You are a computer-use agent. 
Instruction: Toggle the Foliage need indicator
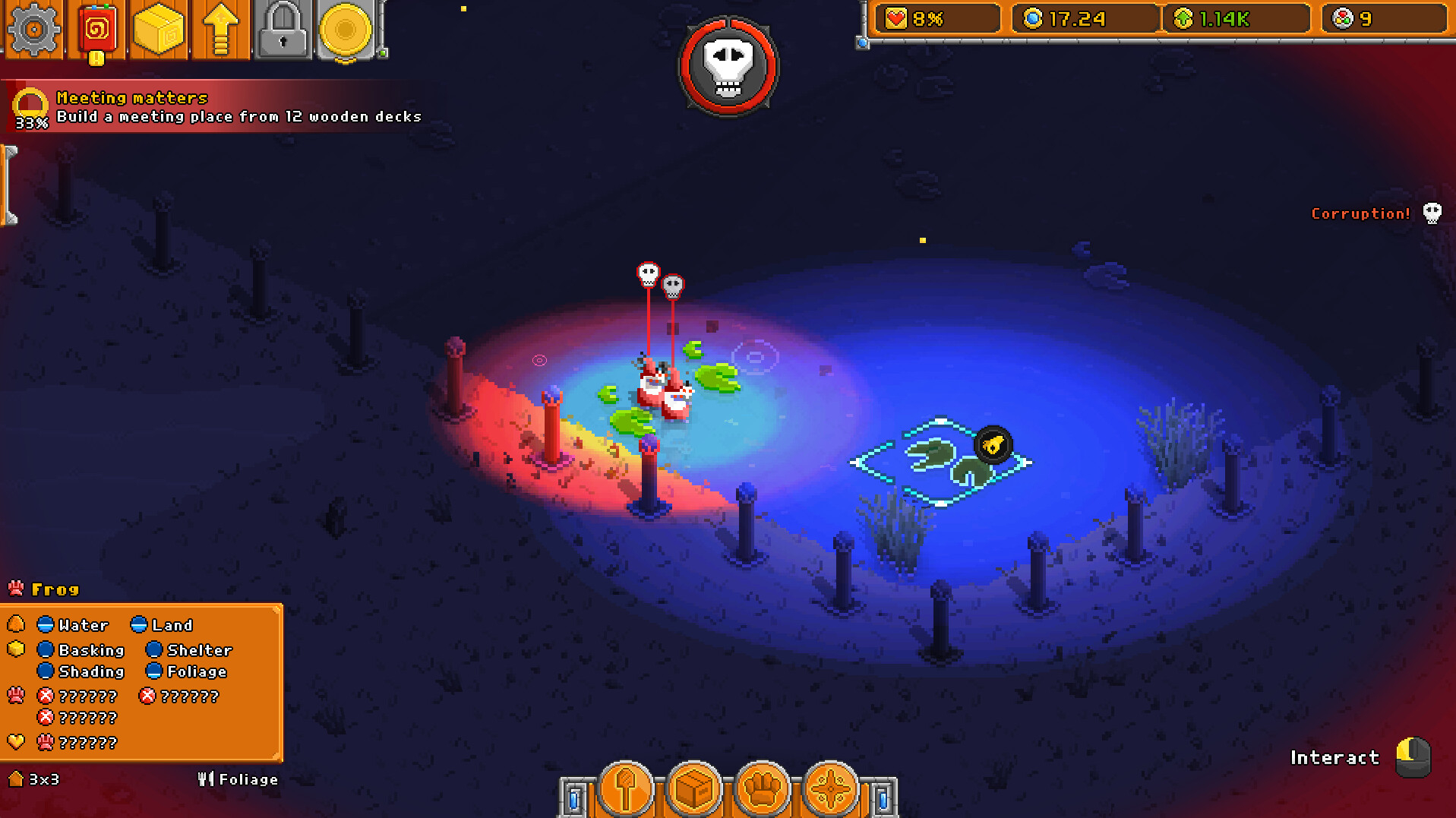[156, 671]
